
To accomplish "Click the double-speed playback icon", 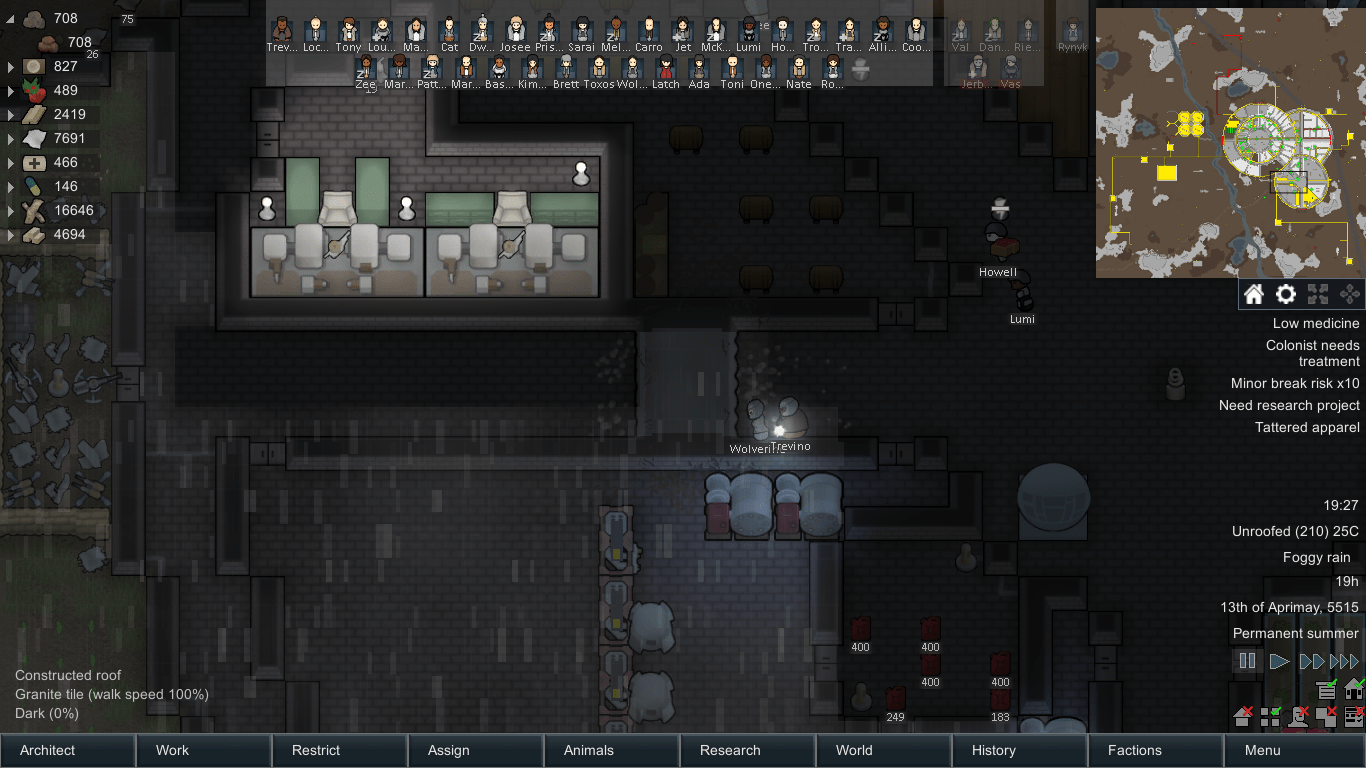I will pos(1312,660).
